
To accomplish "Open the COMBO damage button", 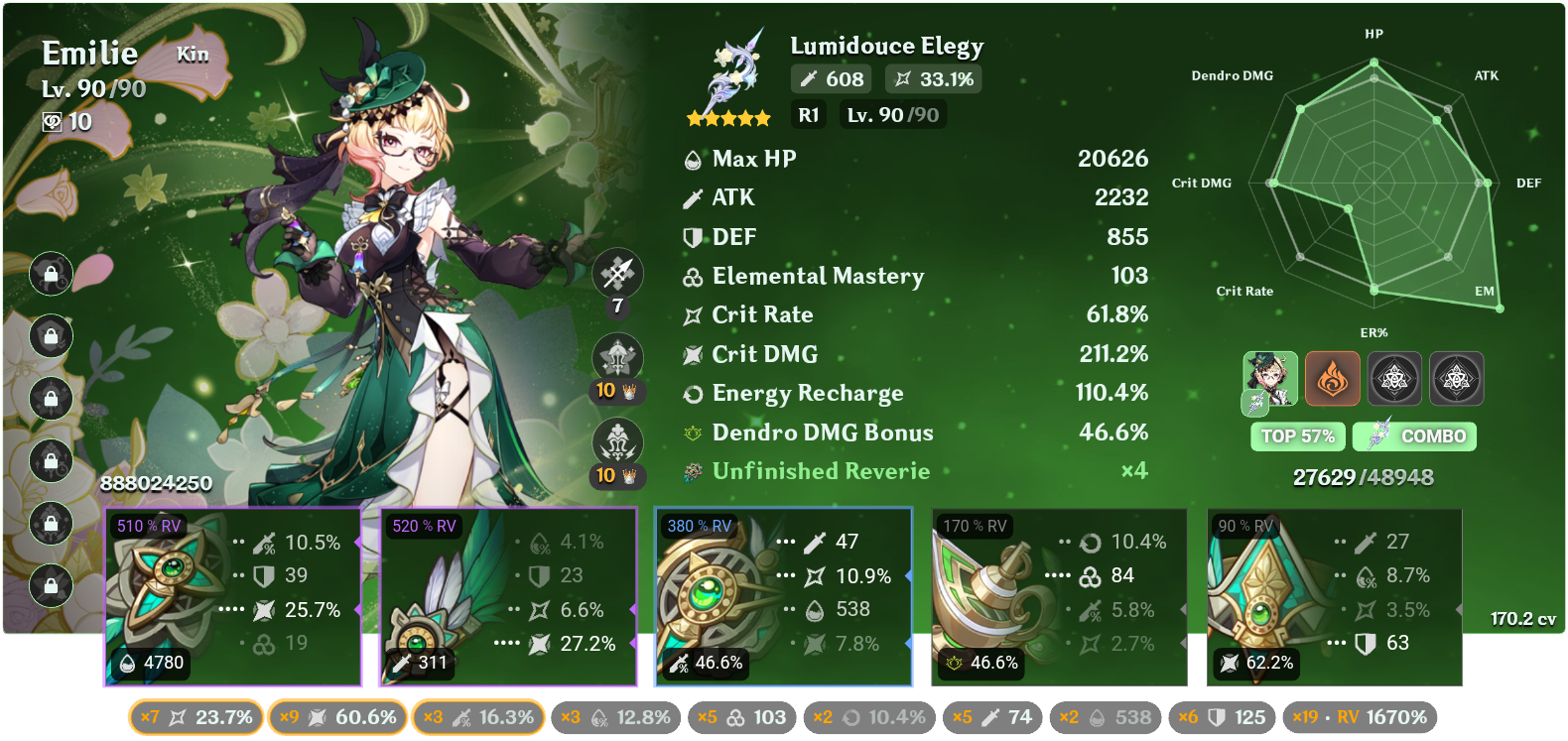I will pyautogui.click(x=1413, y=436).
